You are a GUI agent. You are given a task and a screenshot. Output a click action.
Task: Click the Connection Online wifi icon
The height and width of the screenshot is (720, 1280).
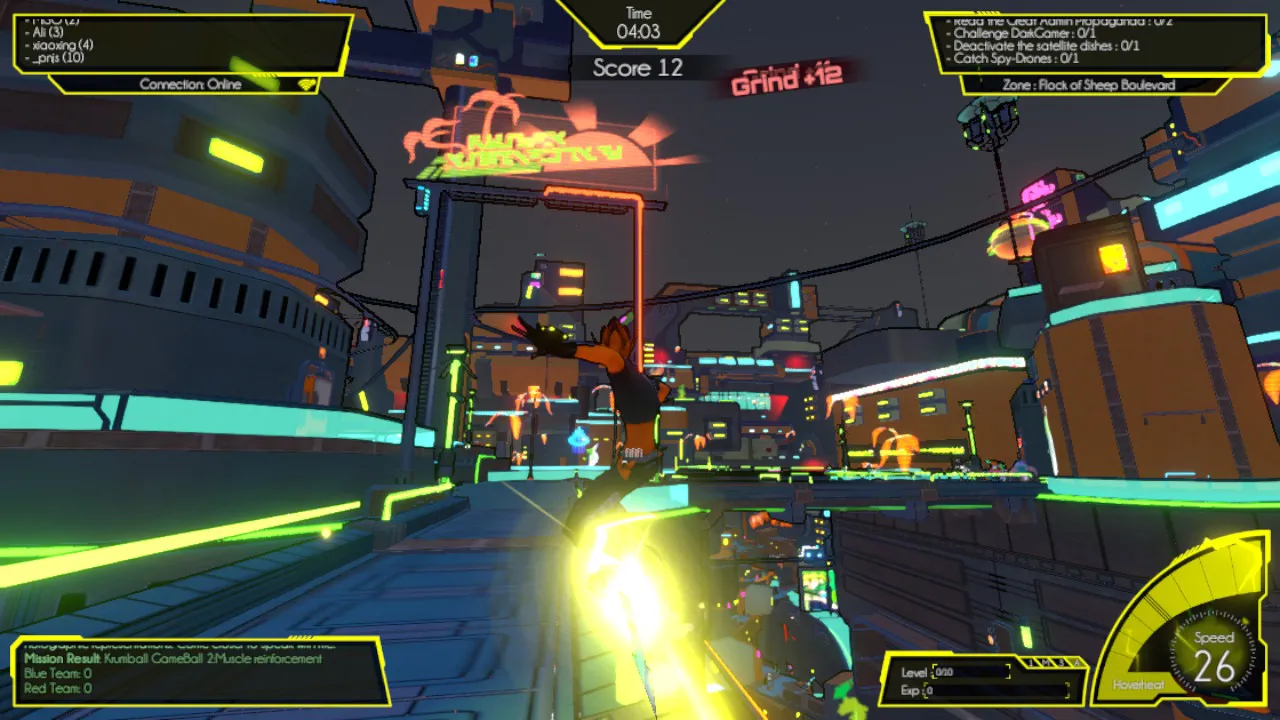click(305, 85)
